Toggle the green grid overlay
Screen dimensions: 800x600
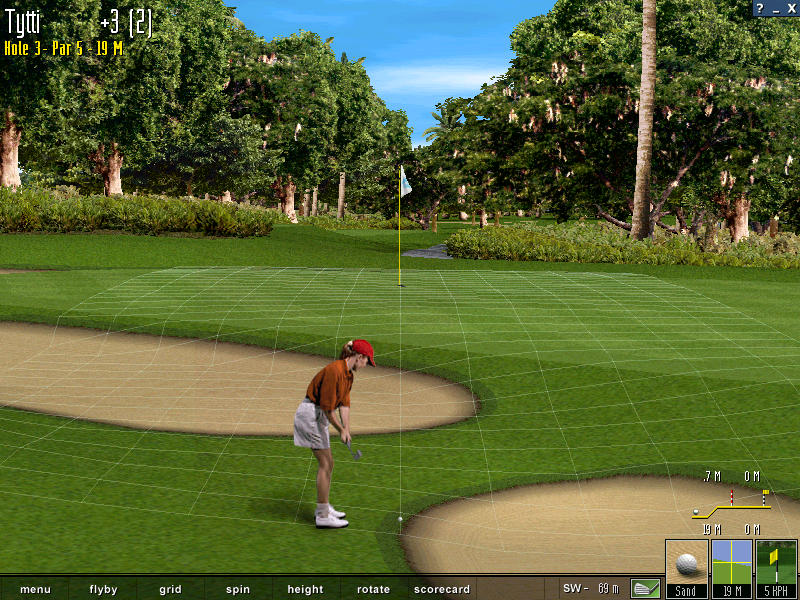tap(170, 589)
